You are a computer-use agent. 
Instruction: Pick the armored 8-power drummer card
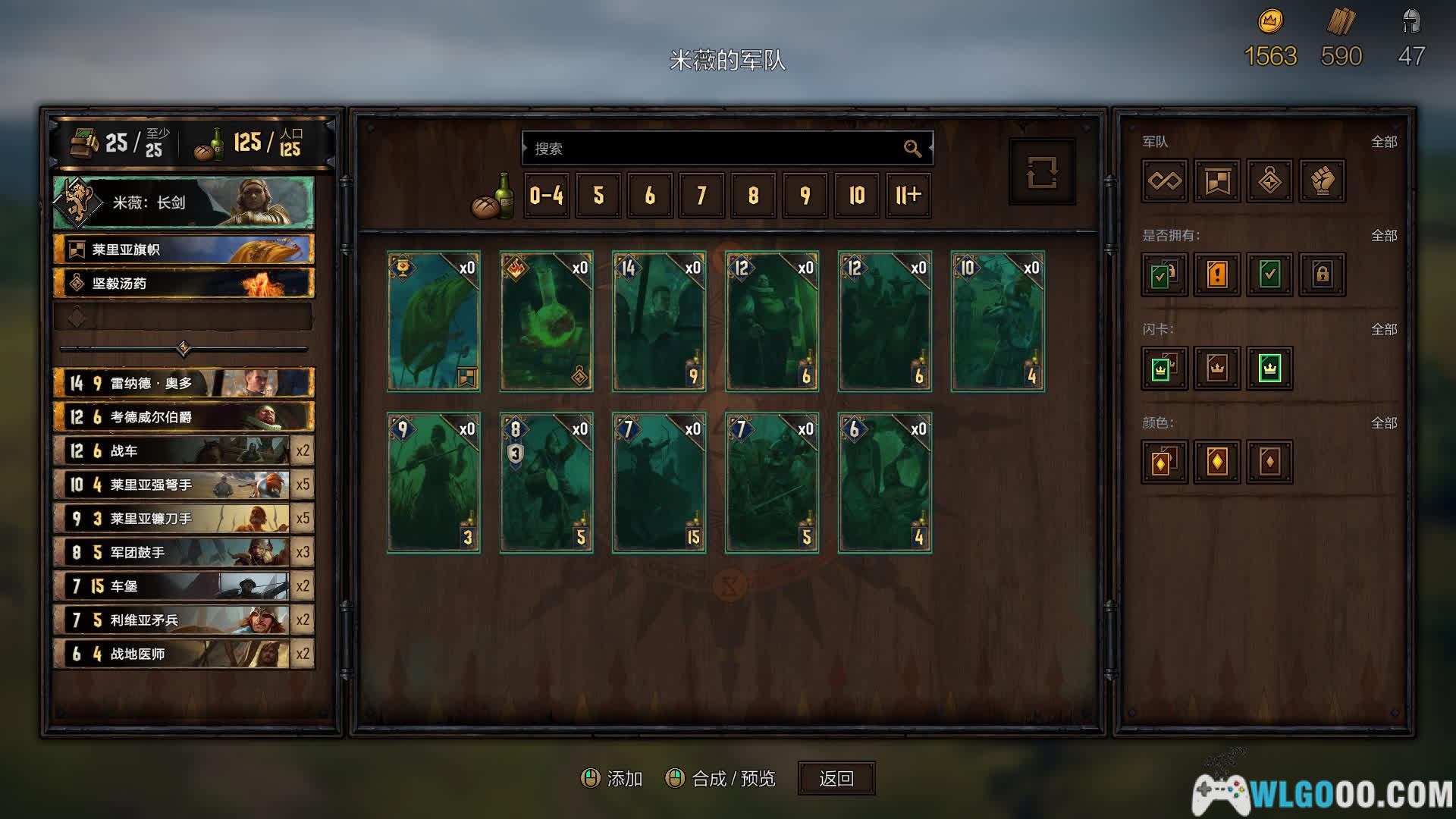(546, 482)
